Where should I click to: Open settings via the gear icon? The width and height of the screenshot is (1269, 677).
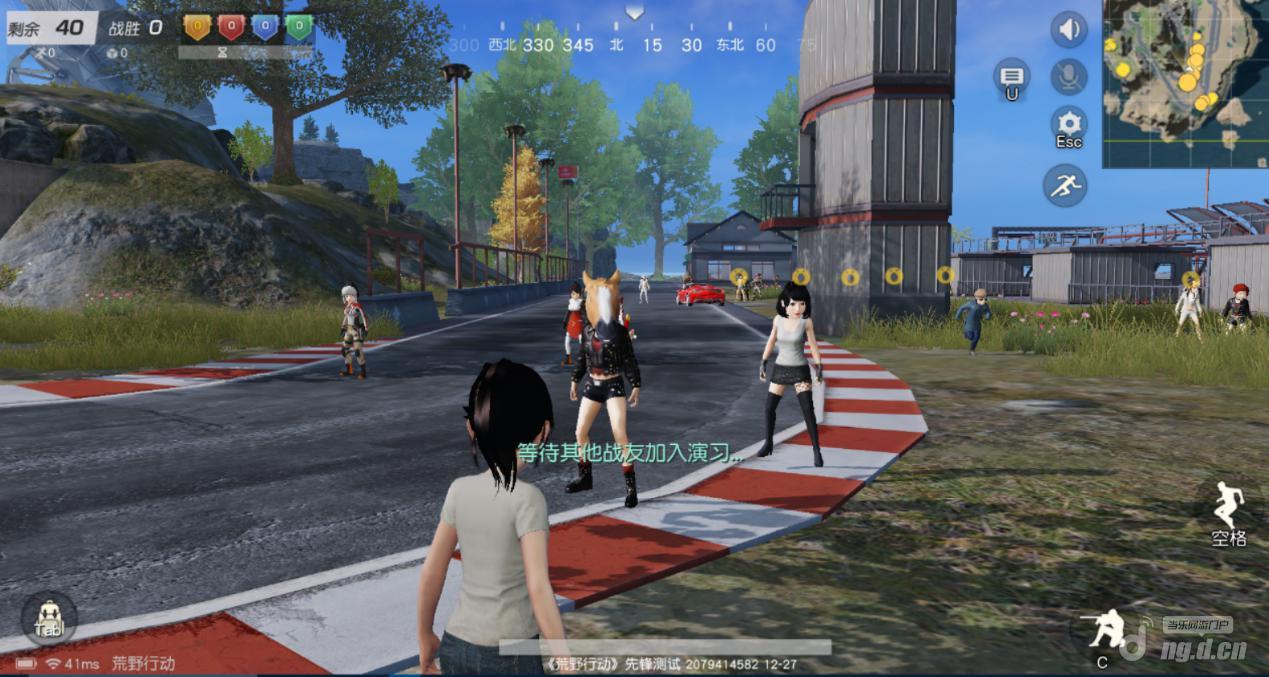pyautogui.click(x=1068, y=125)
